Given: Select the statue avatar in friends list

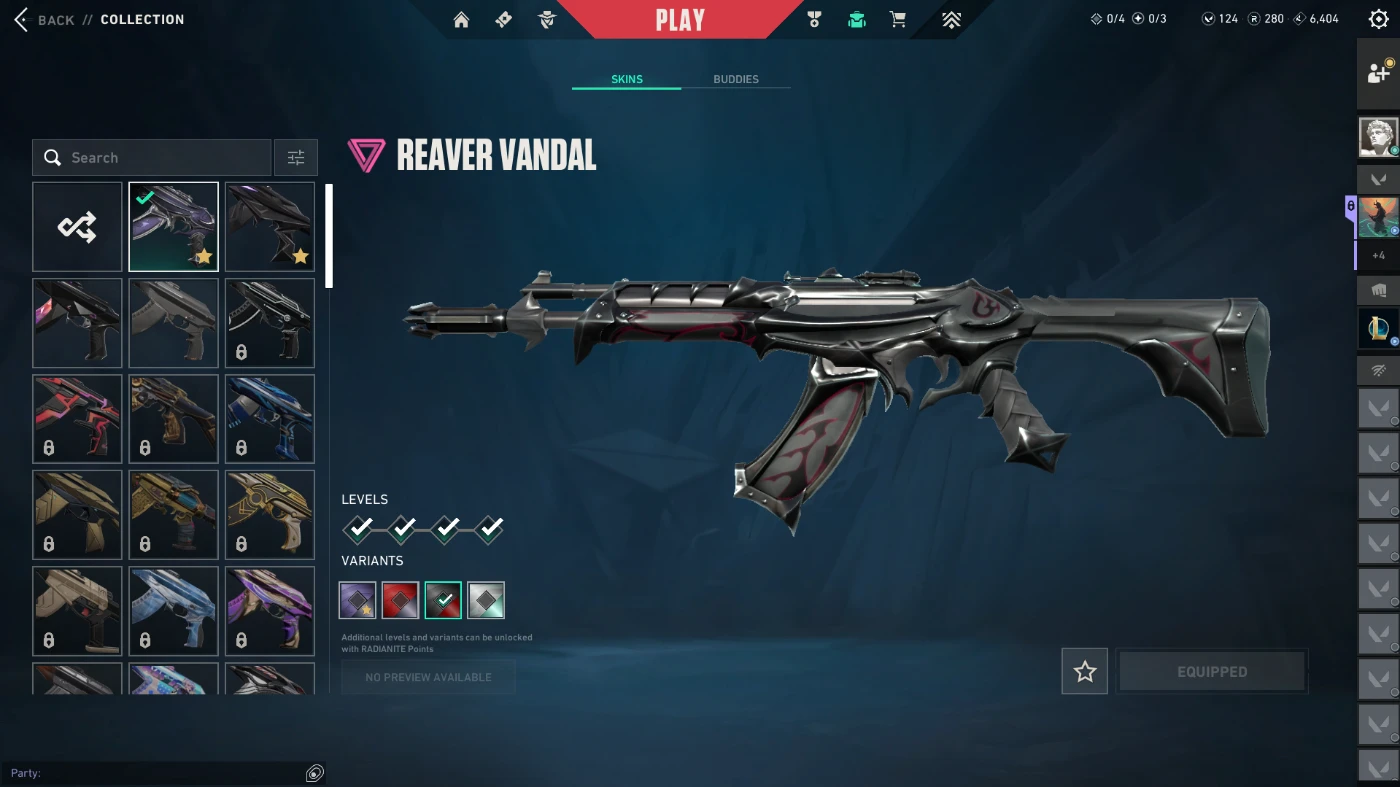Looking at the screenshot, I should 1378,137.
